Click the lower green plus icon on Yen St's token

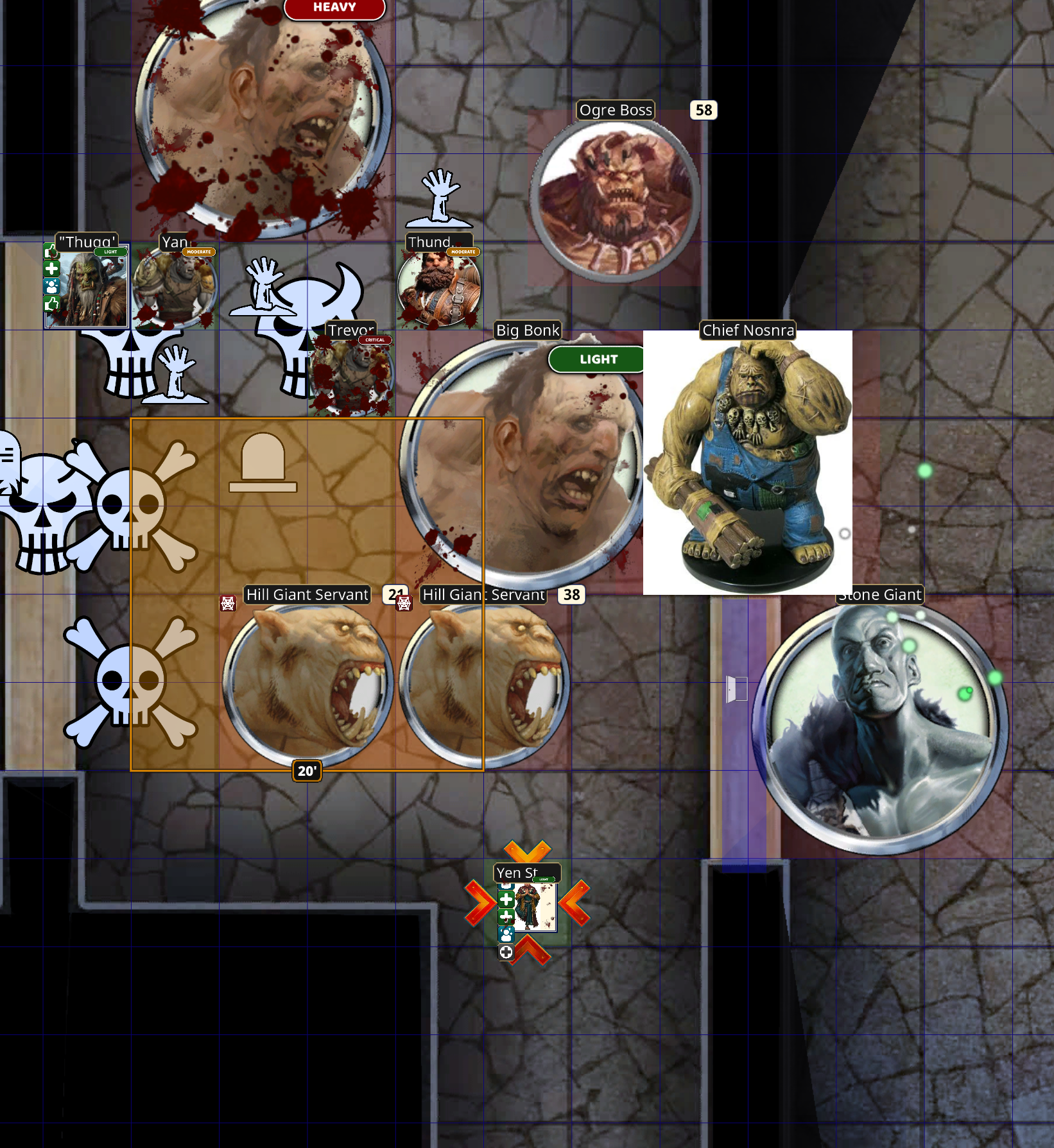[506, 916]
